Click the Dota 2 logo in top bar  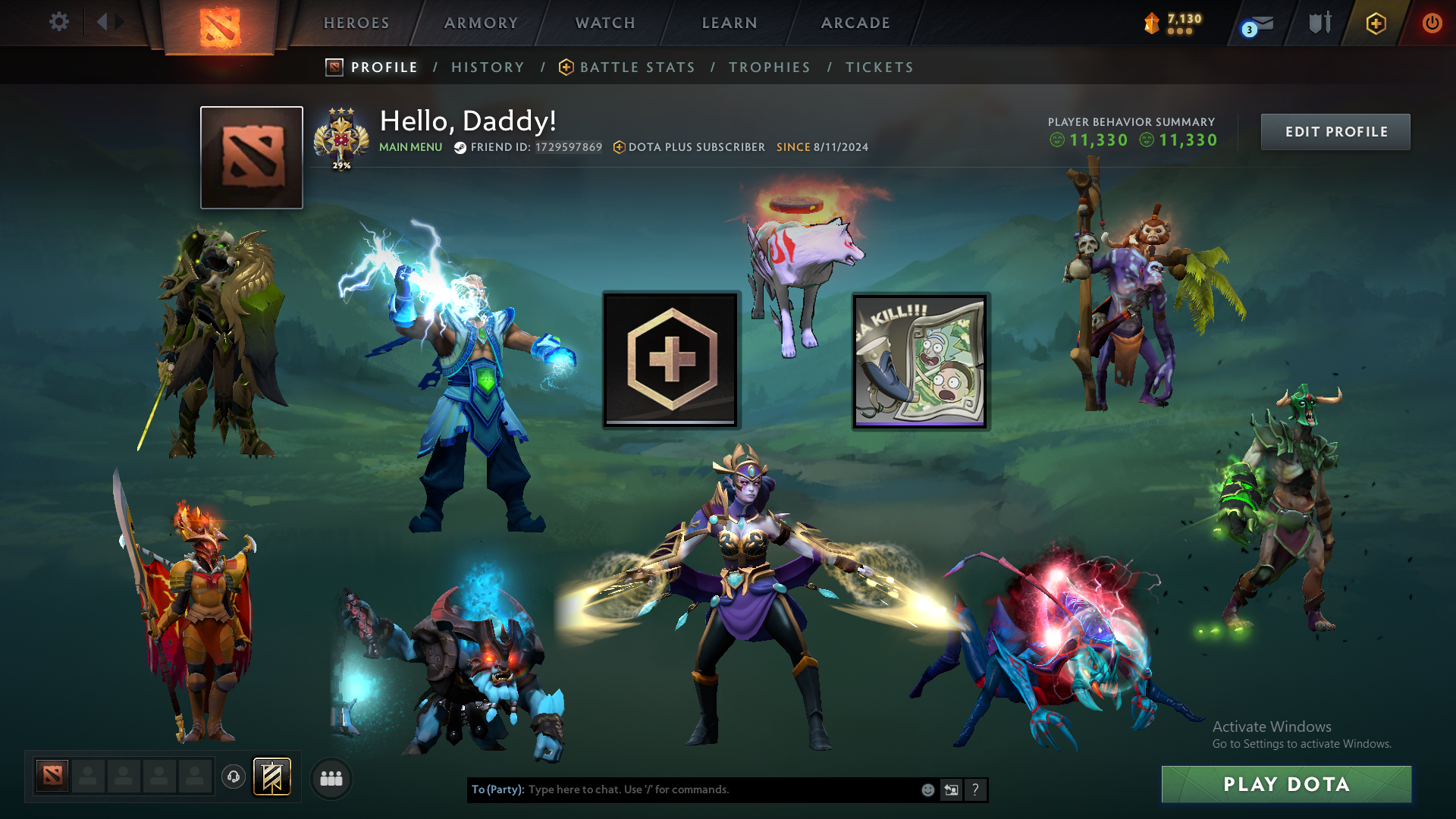(220, 23)
